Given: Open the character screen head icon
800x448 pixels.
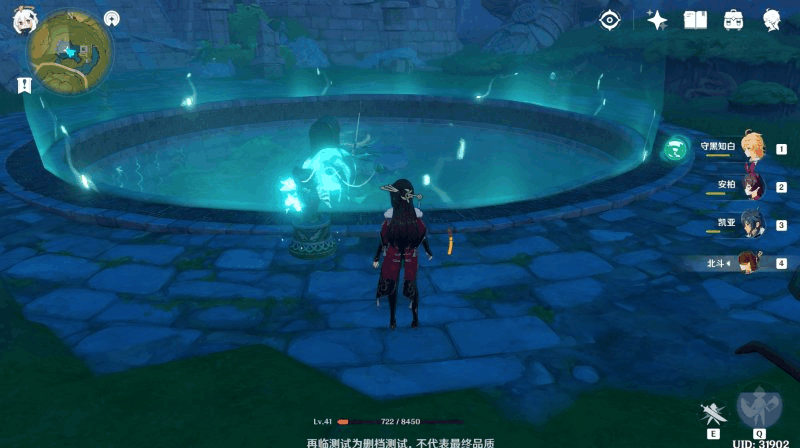Looking at the screenshot, I should (x=772, y=19).
